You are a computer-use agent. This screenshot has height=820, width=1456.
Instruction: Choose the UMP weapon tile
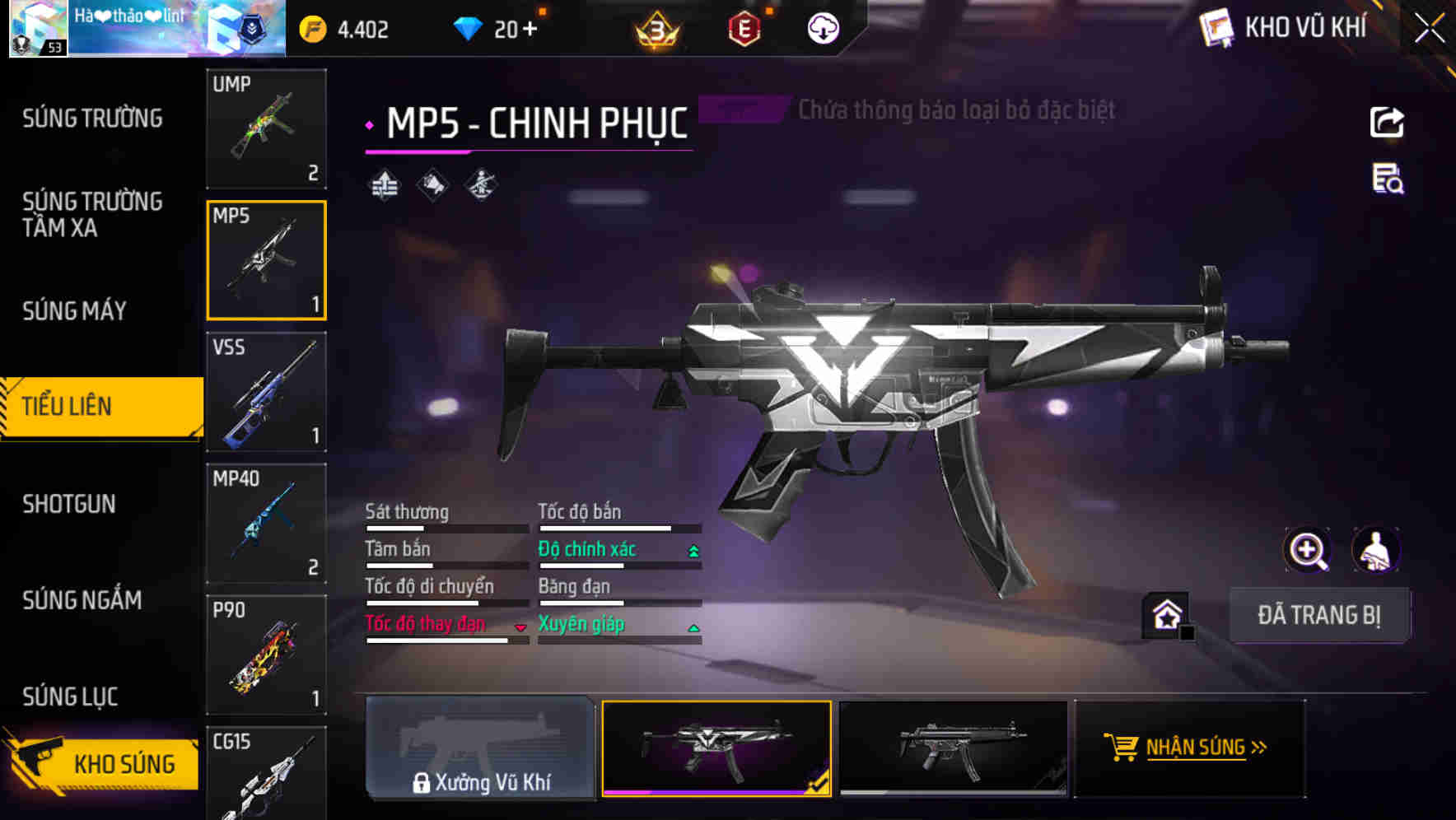tap(266, 128)
